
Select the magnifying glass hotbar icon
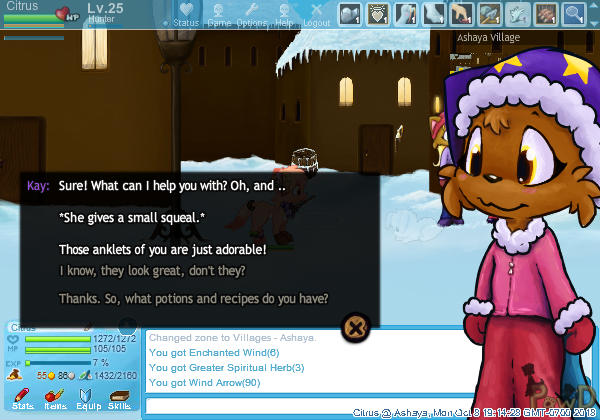pos(574,13)
